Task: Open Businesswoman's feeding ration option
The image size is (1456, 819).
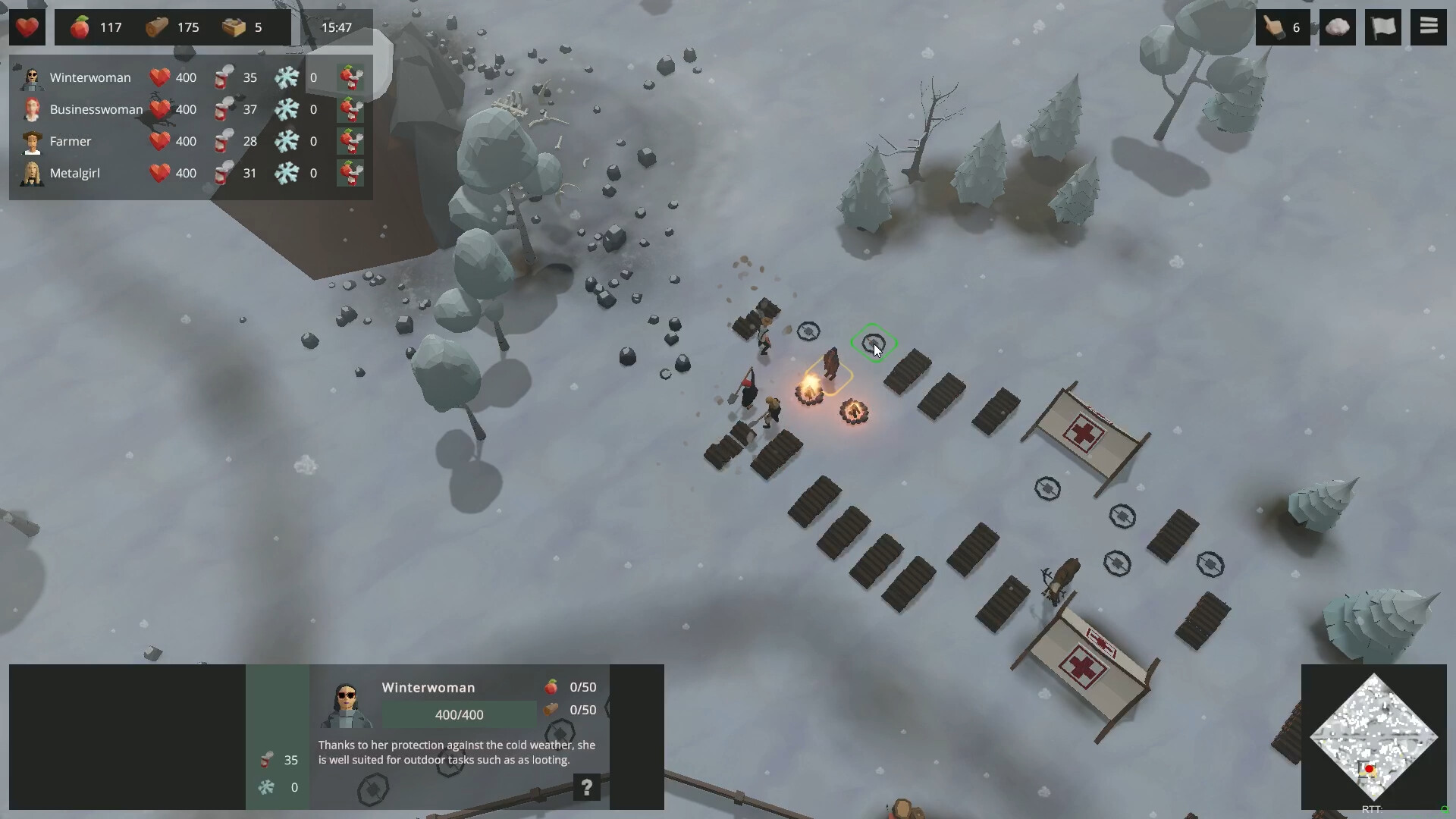Action: 350,109
